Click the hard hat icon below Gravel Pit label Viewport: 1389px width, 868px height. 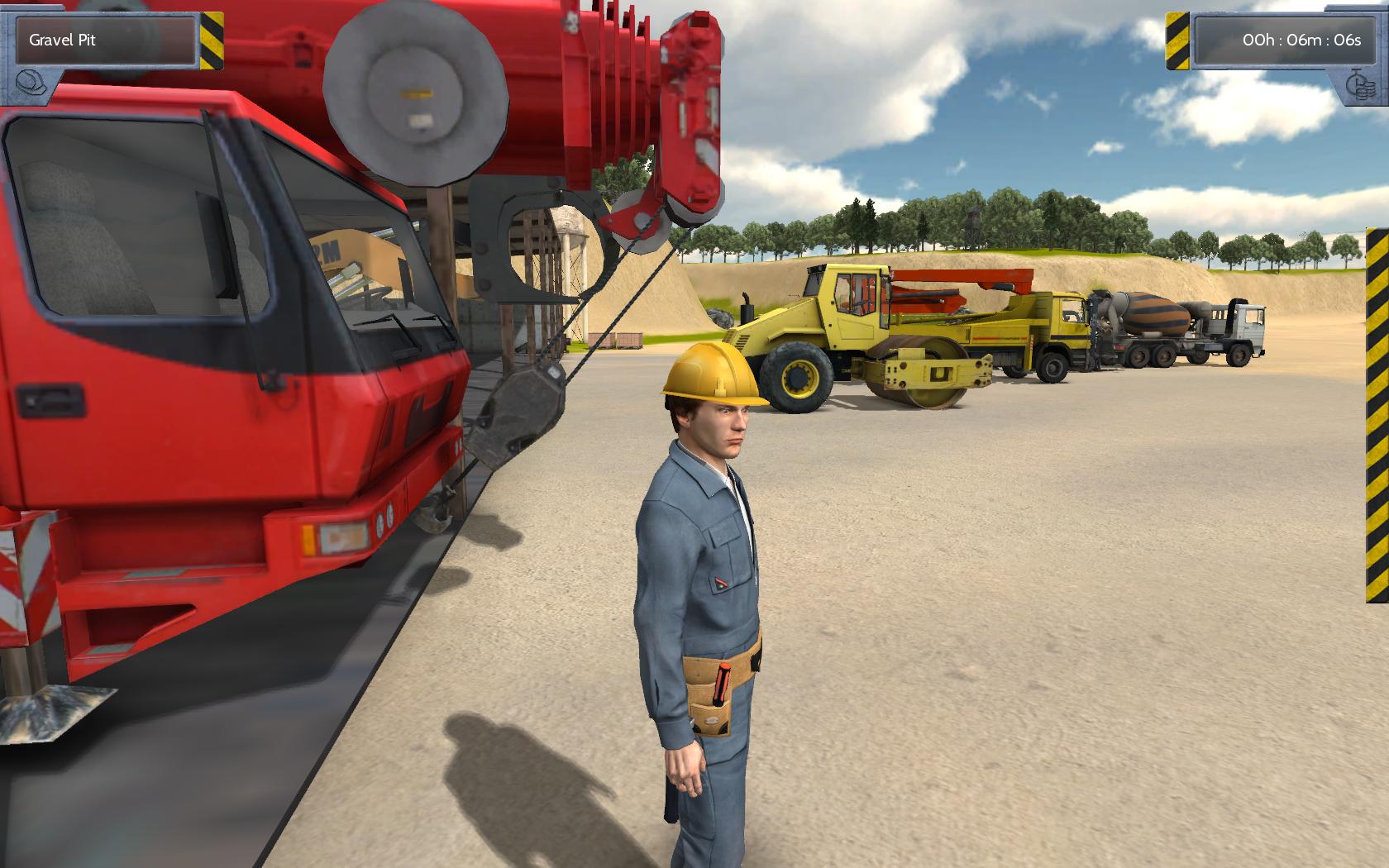click(29, 82)
